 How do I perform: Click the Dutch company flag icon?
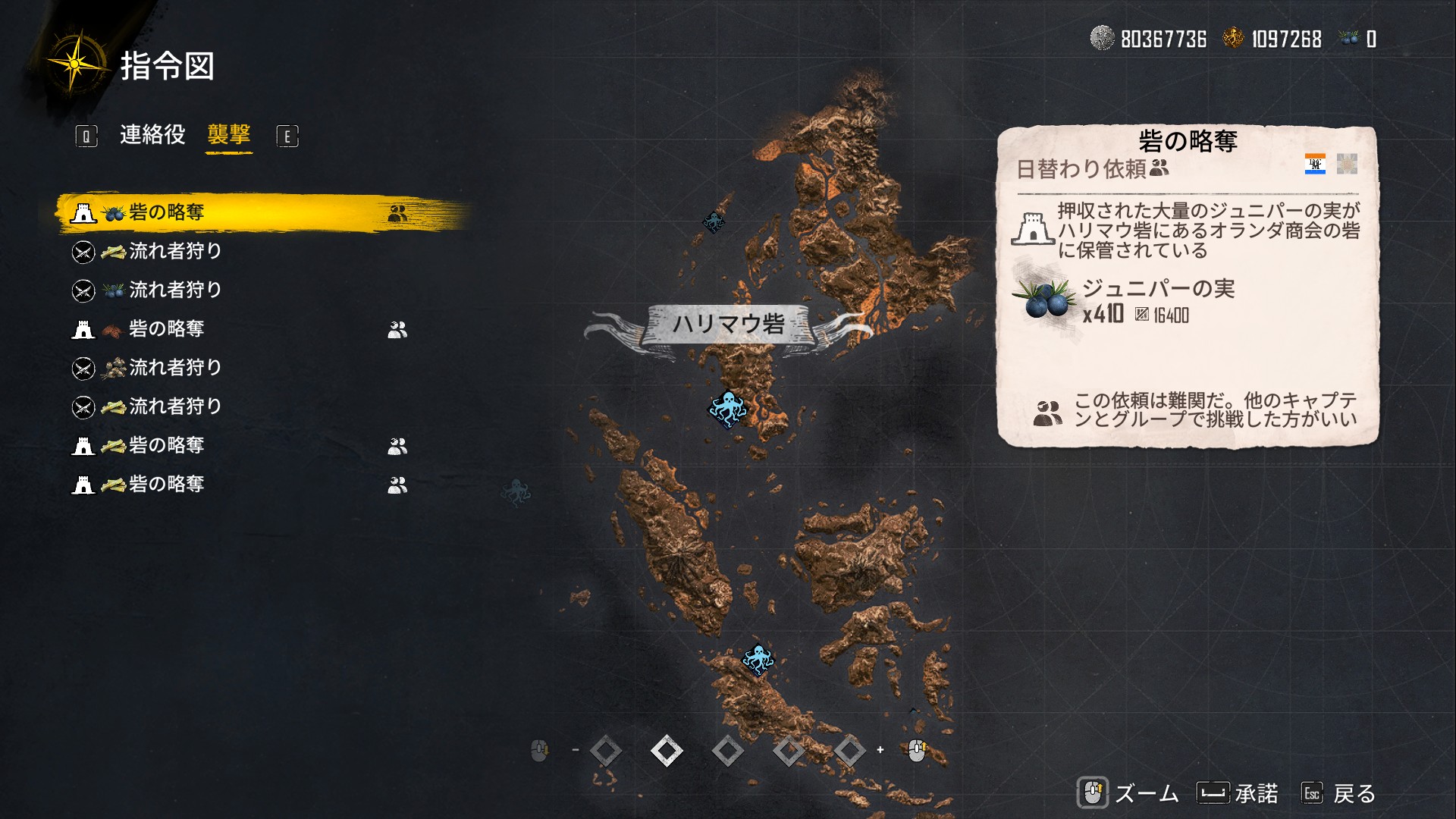(x=1315, y=164)
